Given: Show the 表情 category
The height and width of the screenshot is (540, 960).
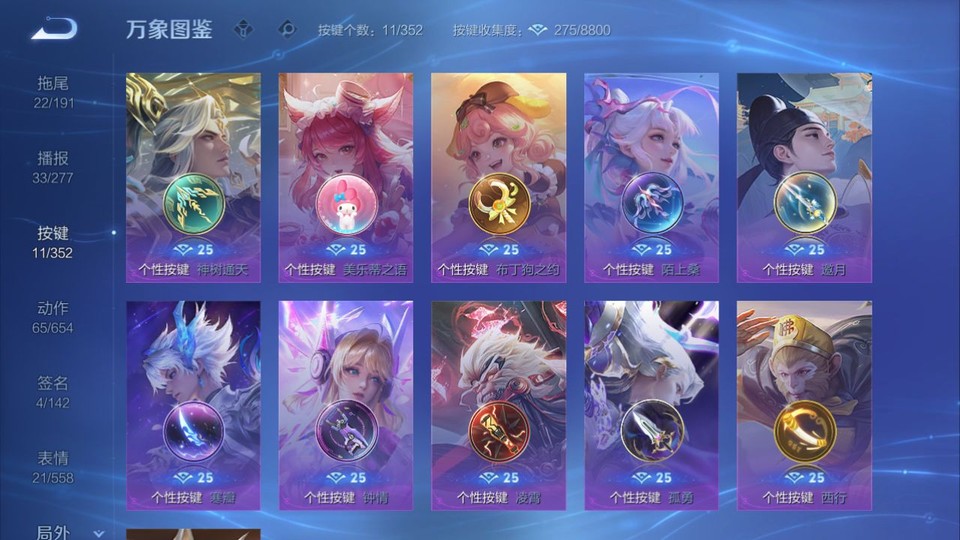Looking at the screenshot, I should pos(54,467).
